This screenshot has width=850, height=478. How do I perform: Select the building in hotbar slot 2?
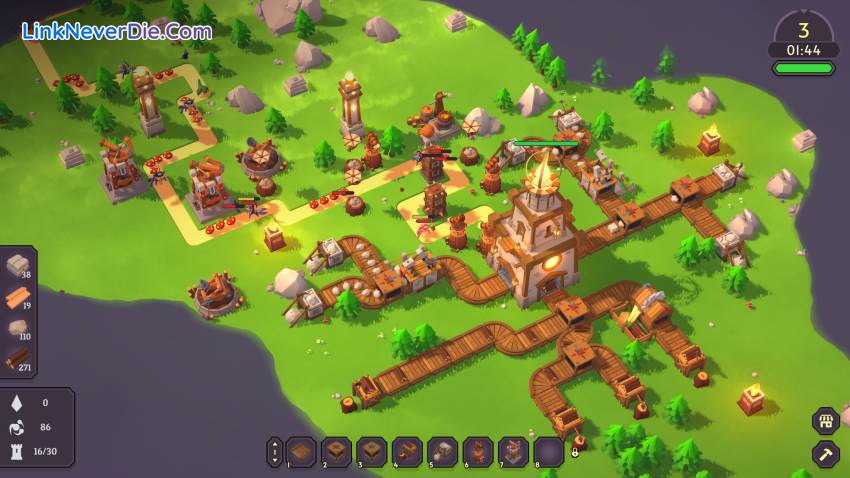pyautogui.click(x=336, y=452)
